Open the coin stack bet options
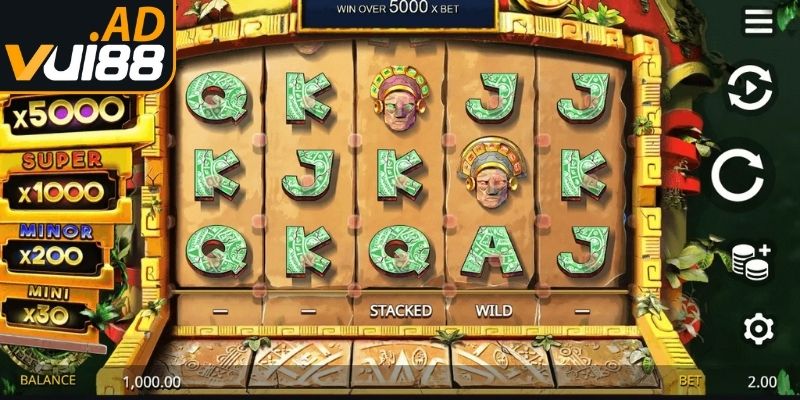800x400 pixels. [751, 261]
